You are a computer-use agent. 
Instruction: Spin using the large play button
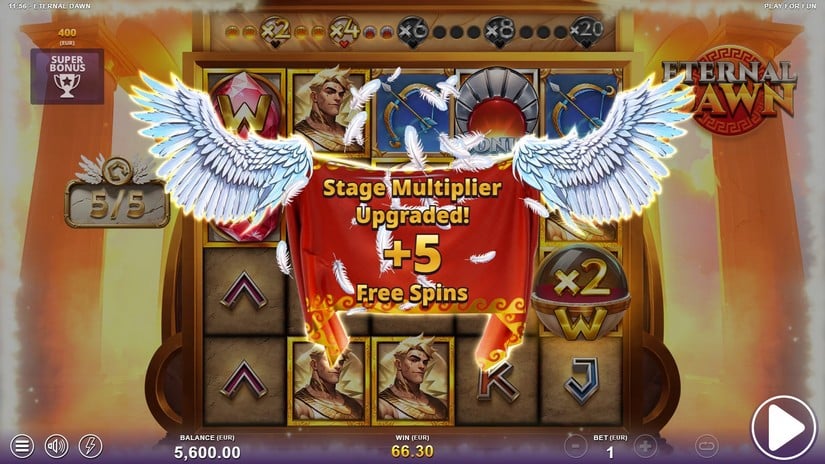(783, 429)
